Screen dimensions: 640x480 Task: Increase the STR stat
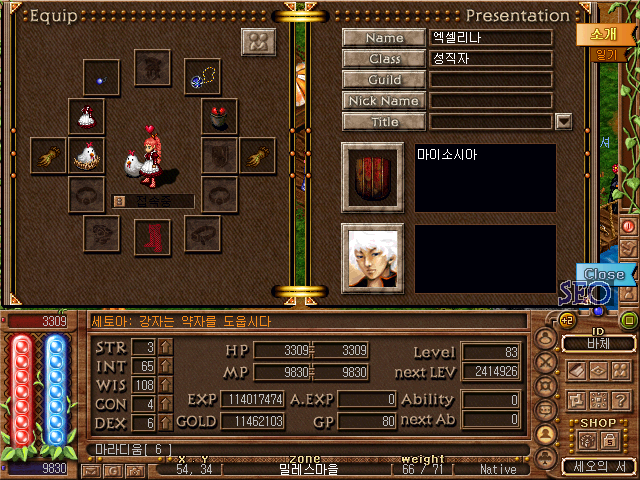tap(165, 347)
